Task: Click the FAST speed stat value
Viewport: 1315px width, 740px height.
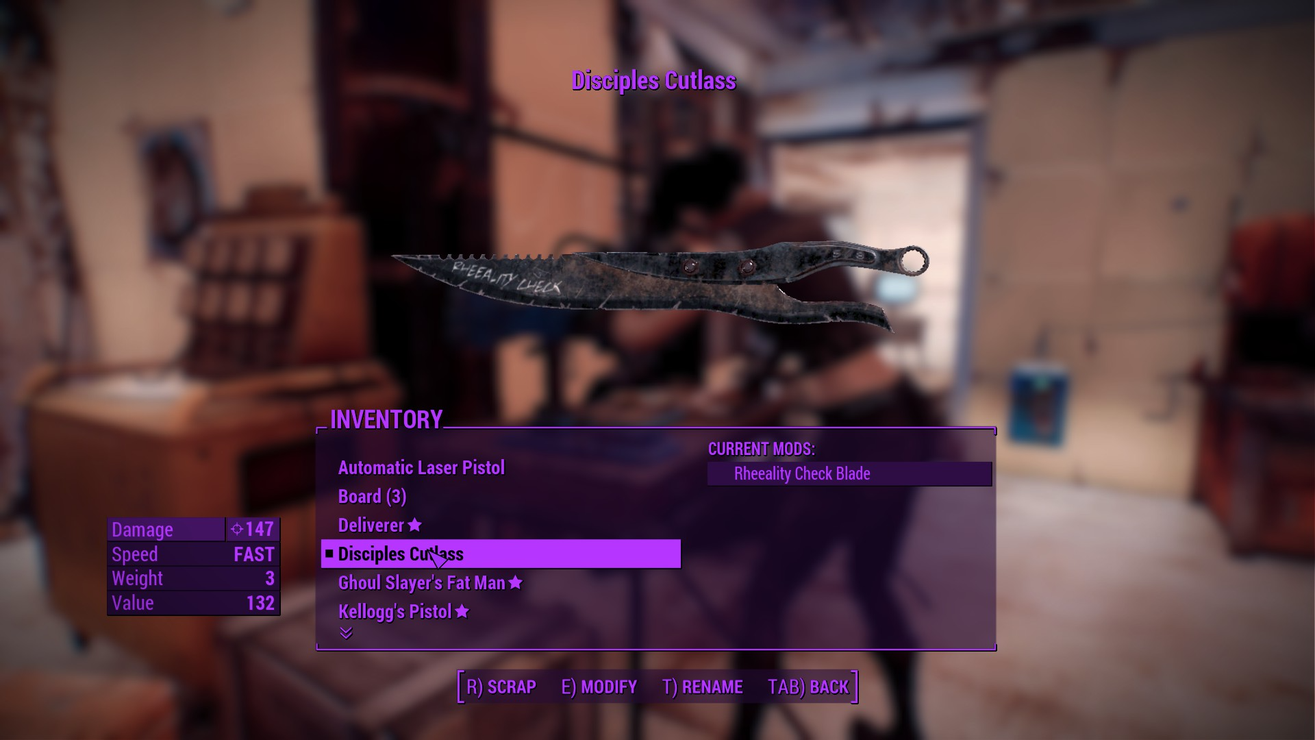Action: 256,553
